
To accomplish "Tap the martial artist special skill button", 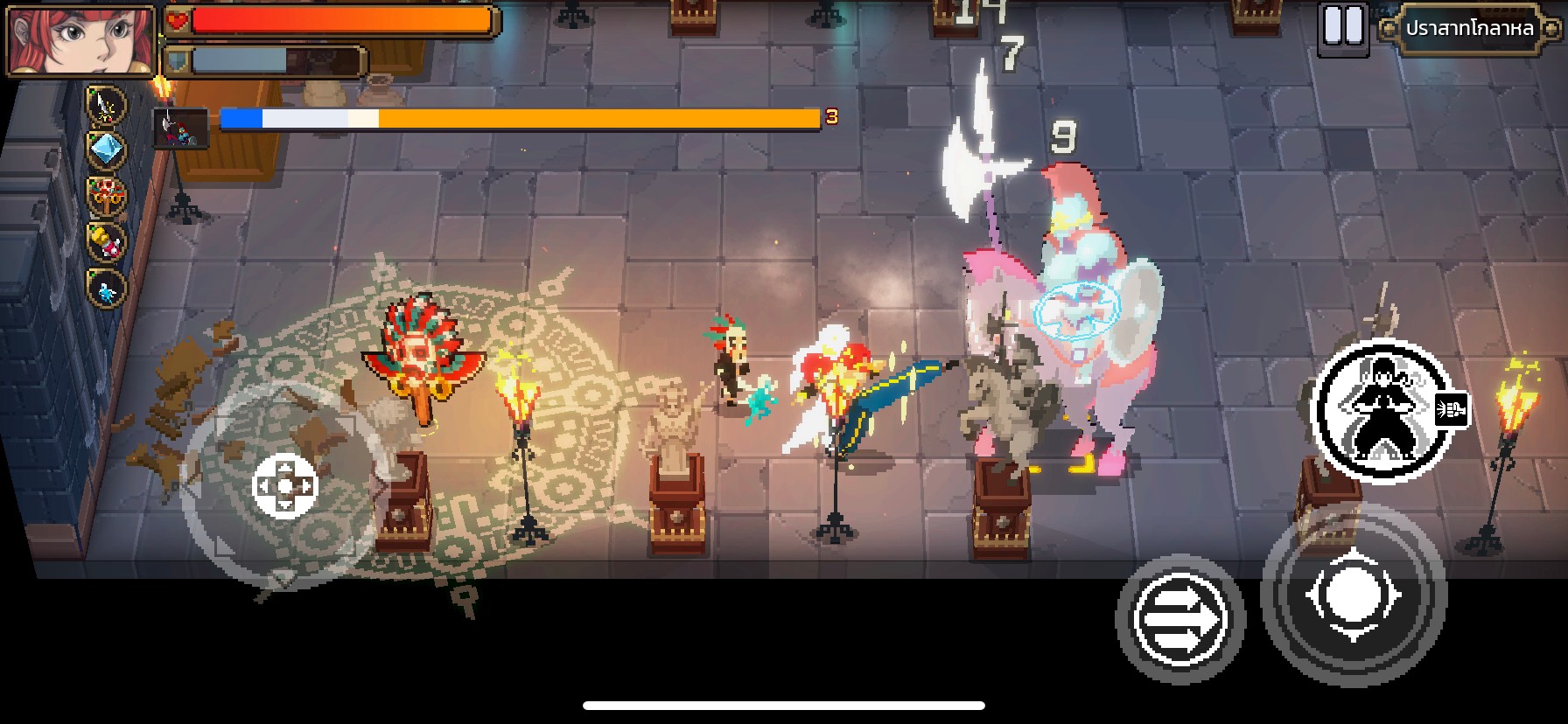I will pos(1381,411).
